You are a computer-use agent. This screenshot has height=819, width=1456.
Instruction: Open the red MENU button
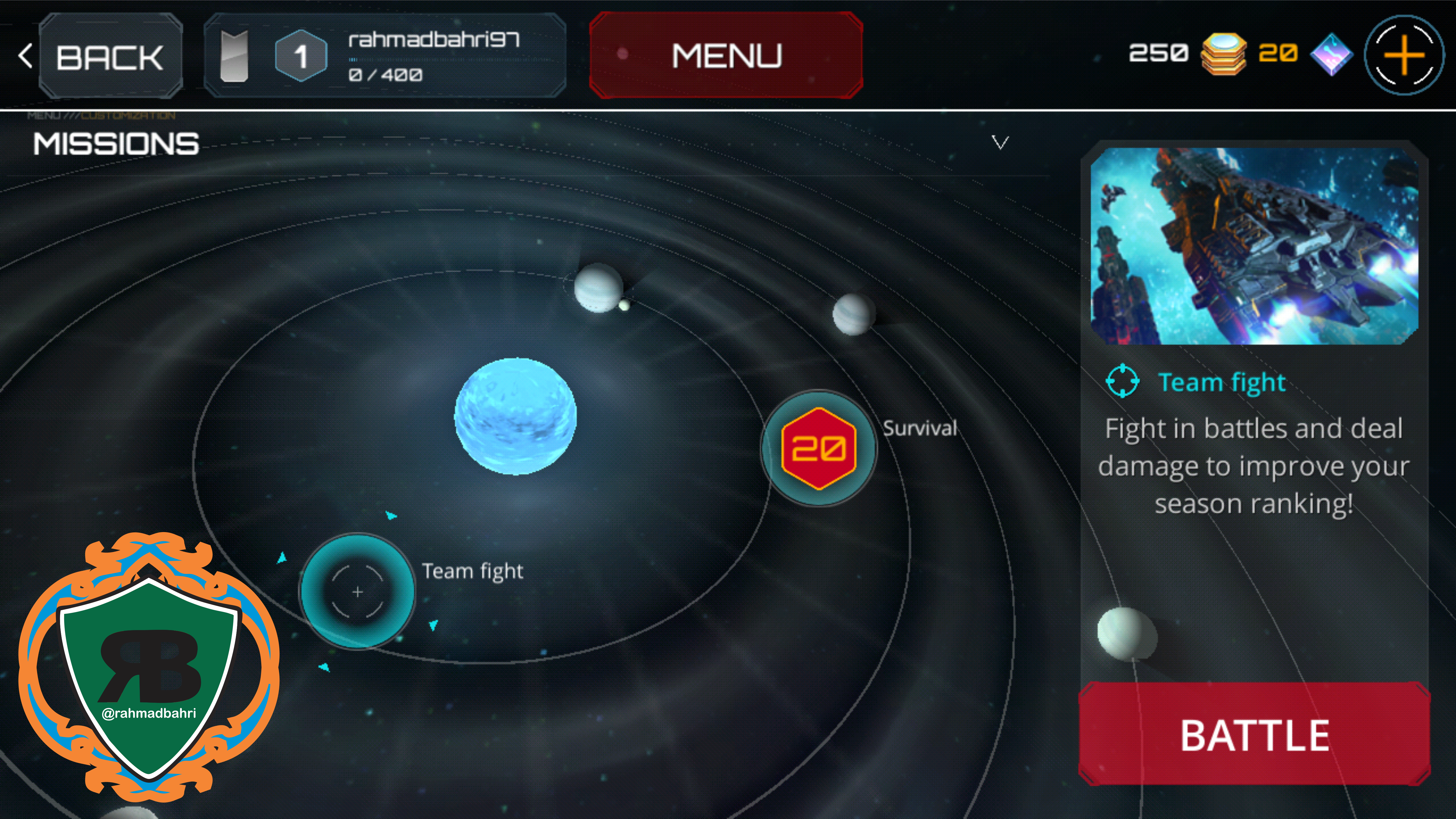(726, 55)
